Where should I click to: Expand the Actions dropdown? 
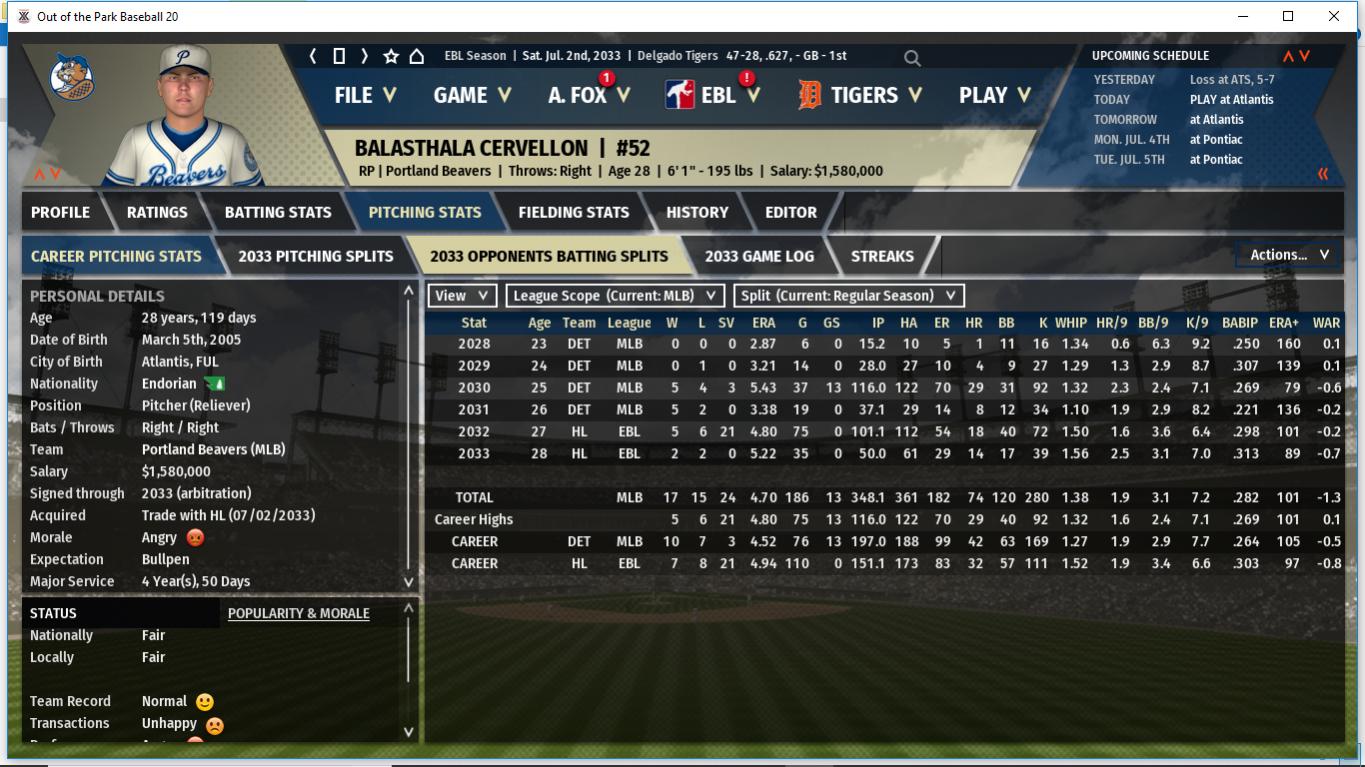pyautogui.click(x=1289, y=255)
